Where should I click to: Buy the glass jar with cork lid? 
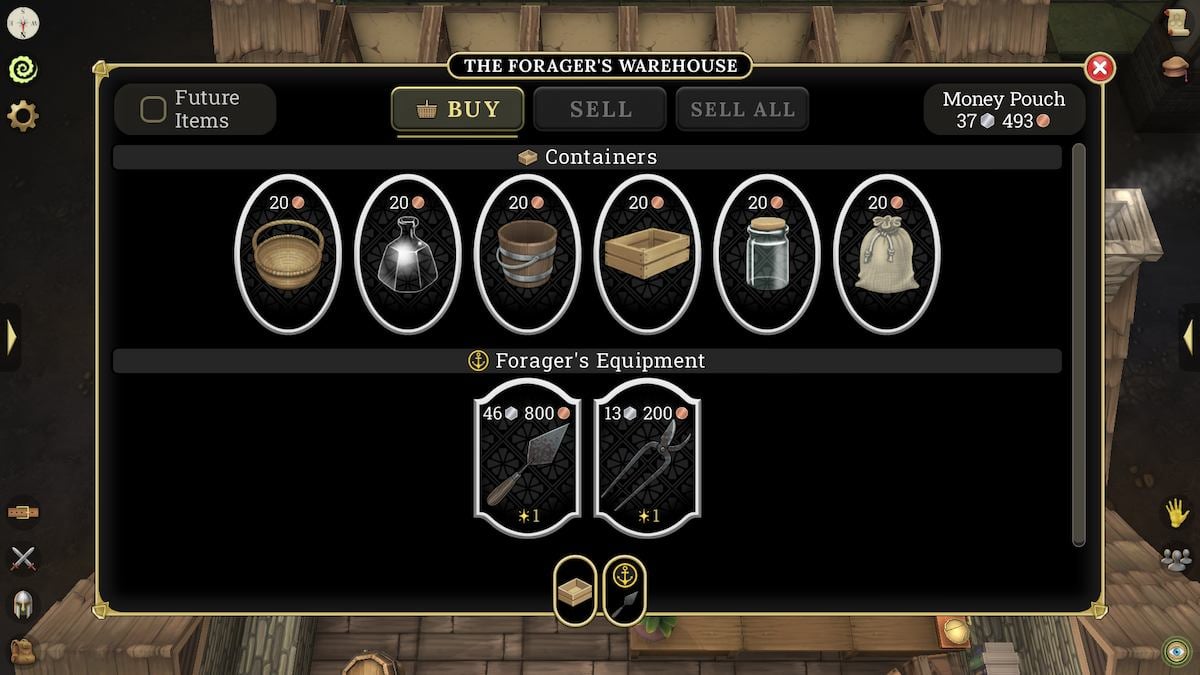point(767,254)
